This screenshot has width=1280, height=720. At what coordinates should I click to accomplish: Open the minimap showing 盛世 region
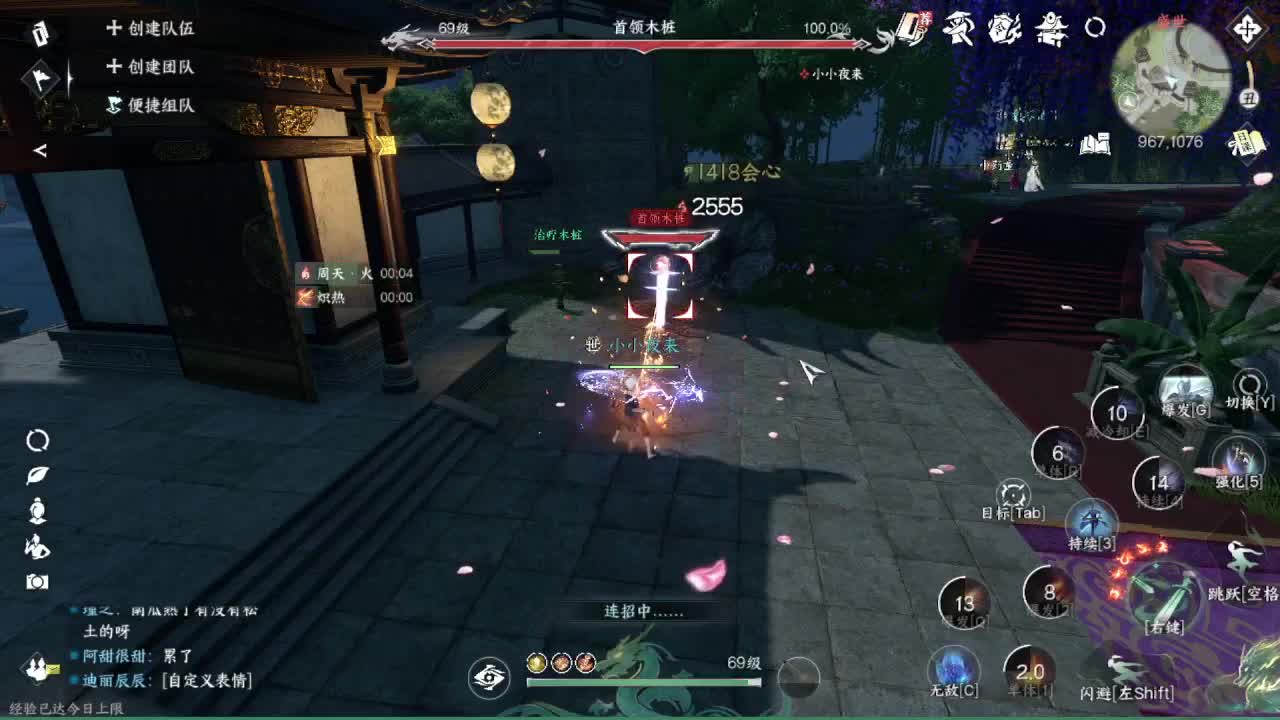pyautogui.click(x=1172, y=78)
